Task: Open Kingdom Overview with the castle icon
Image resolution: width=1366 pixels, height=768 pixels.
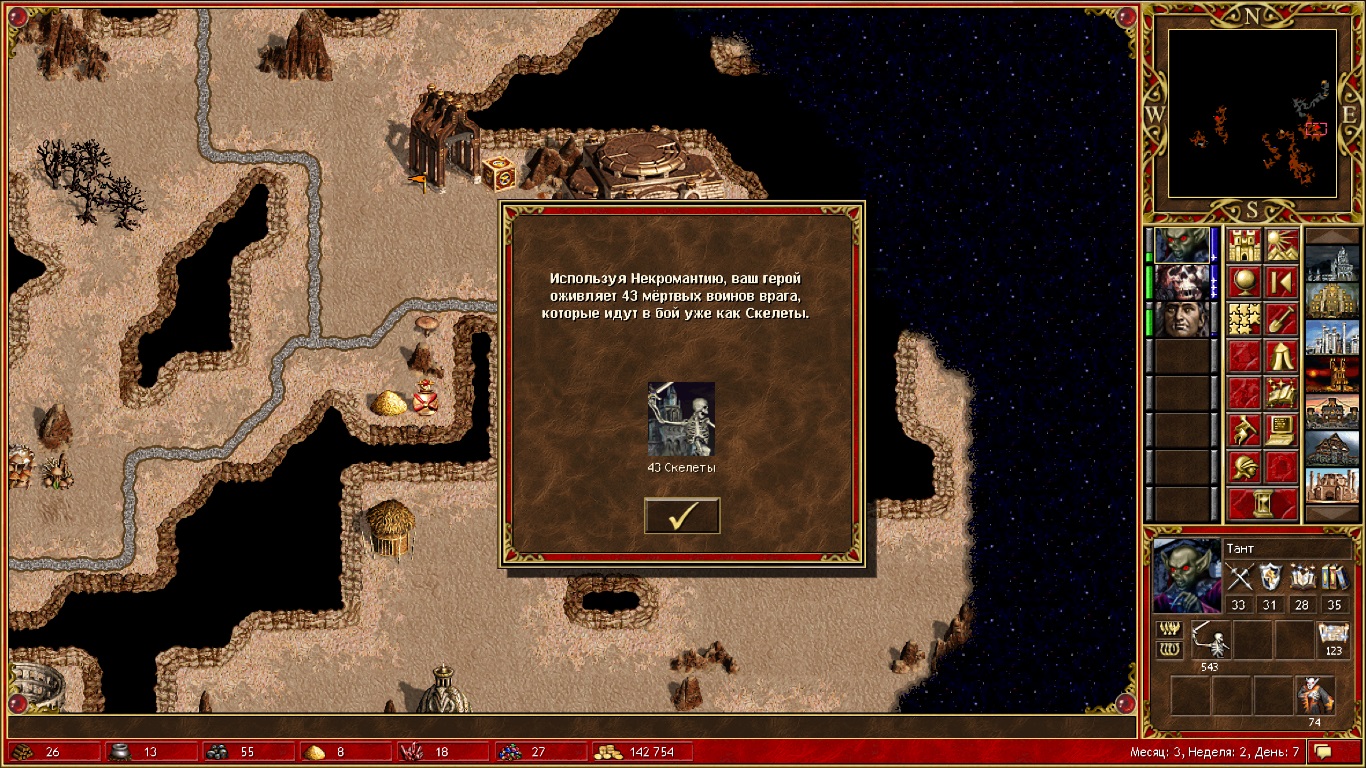Action: point(1244,246)
